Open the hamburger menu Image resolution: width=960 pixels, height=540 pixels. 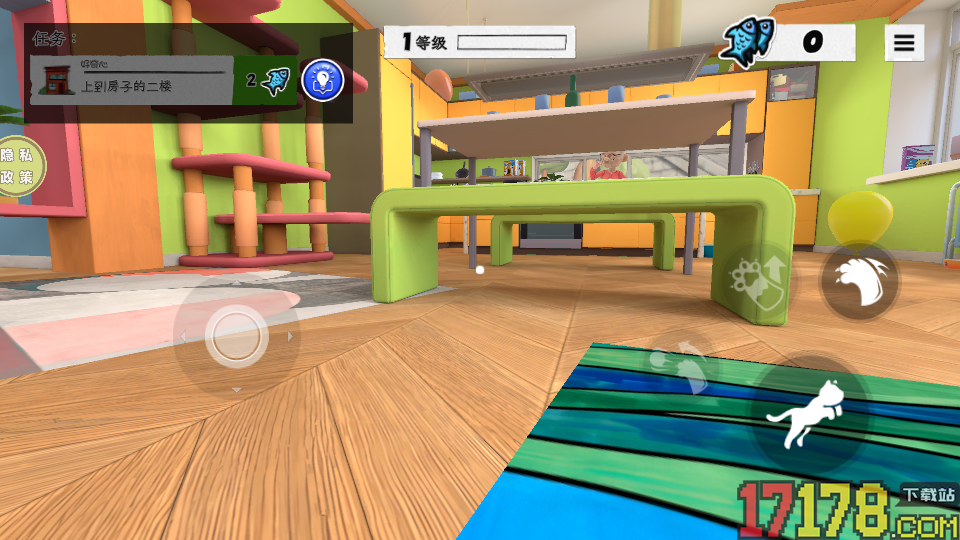tap(904, 43)
